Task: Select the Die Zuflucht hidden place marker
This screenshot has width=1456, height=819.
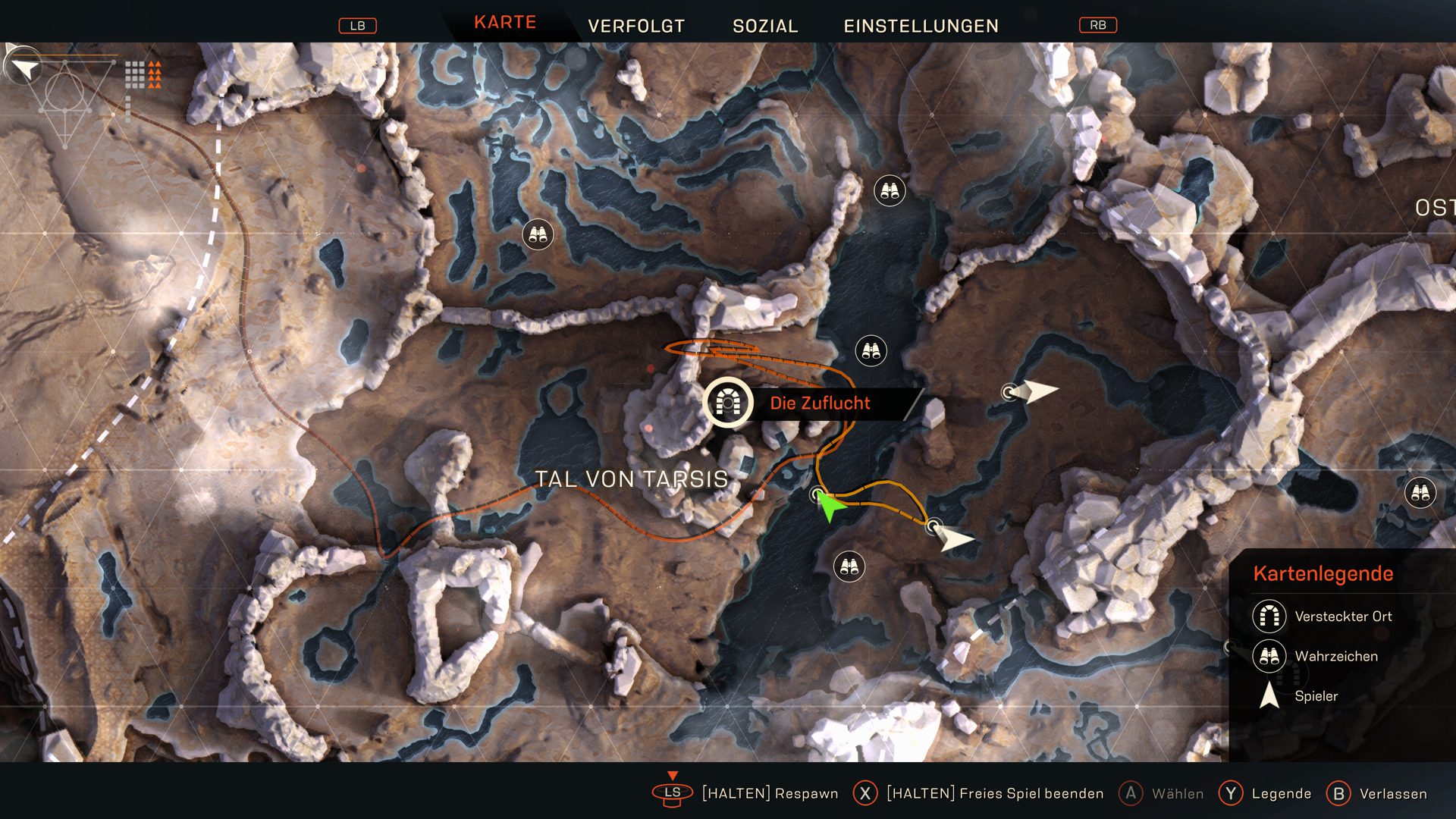Action: [x=727, y=403]
